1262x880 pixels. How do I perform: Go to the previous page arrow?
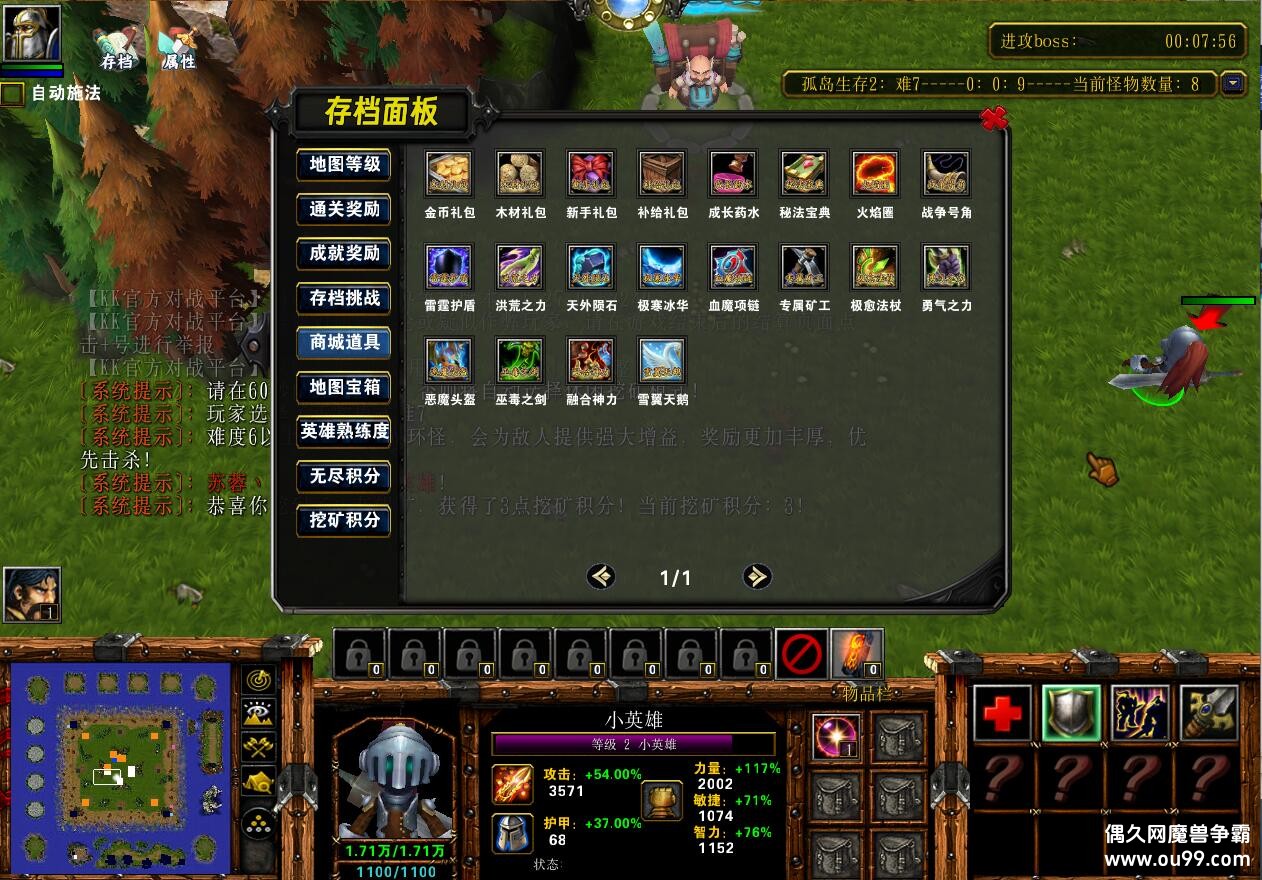pos(601,576)
